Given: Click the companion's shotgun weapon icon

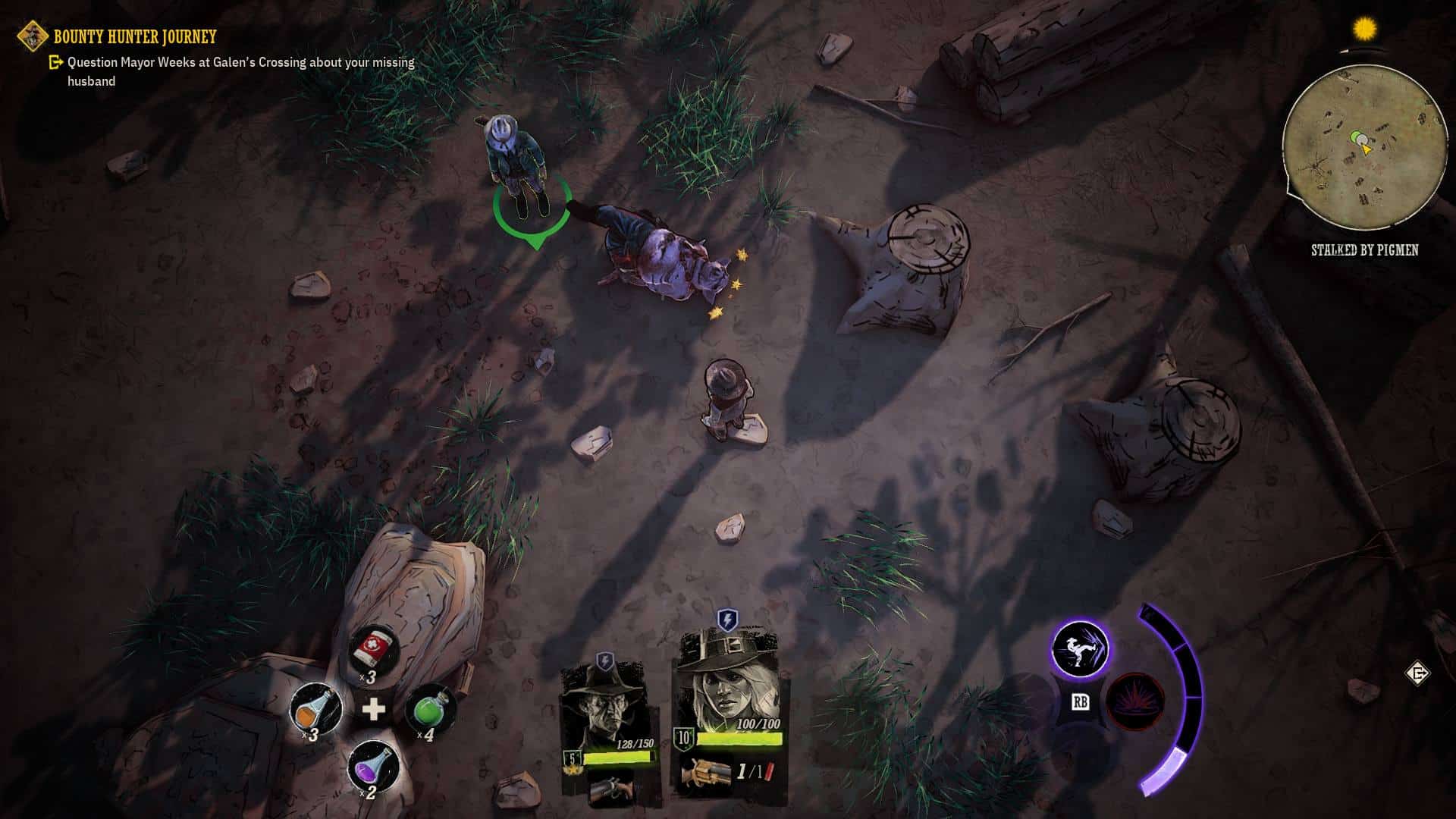Looking at the screenshot, I should [x=610, y=789].
